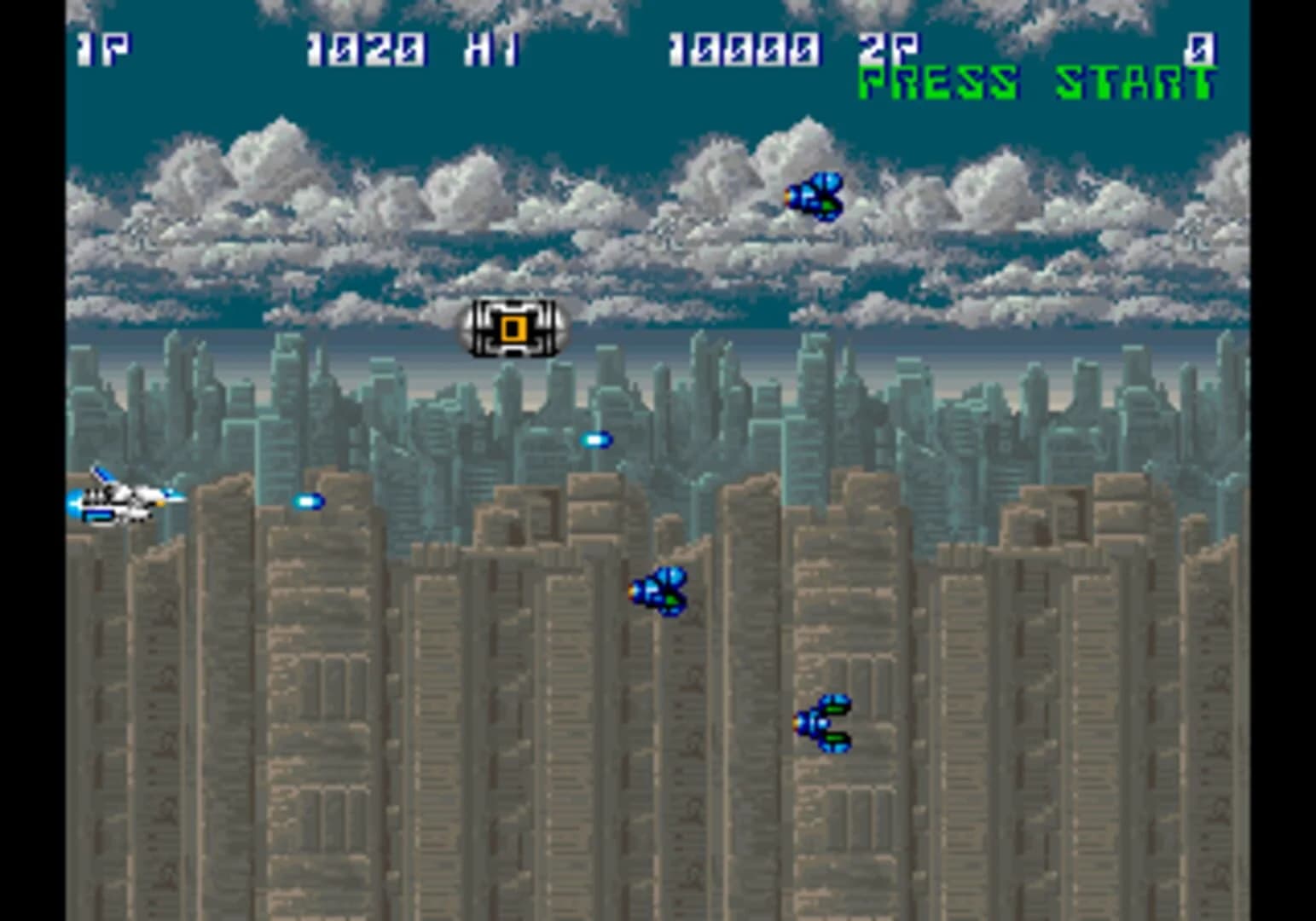
Task: Toggle the 1P indicator in the HUD
Action: coord(104,49)
